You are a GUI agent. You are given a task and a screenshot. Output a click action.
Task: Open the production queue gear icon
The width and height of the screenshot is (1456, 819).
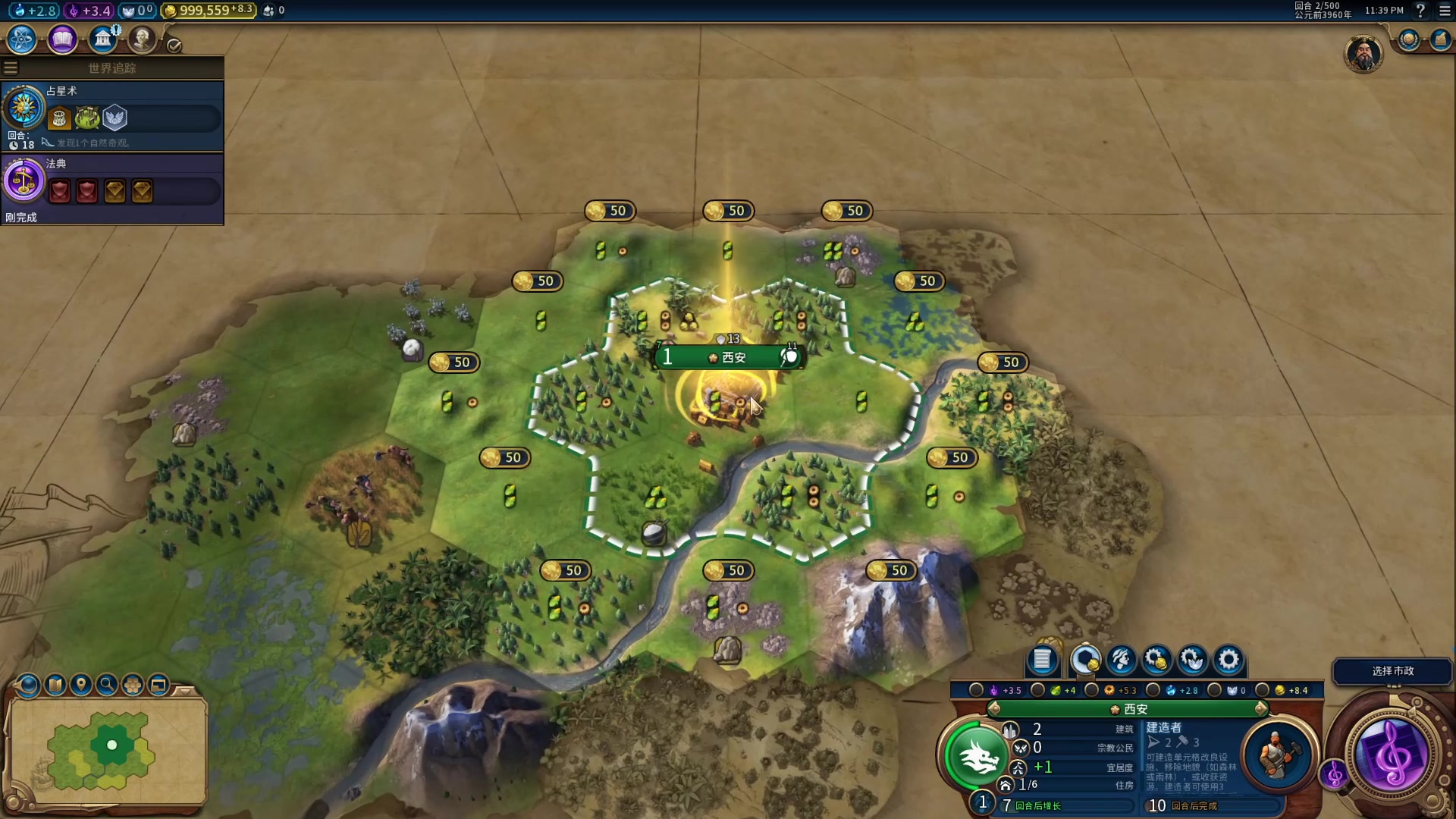click(1228, 661)
